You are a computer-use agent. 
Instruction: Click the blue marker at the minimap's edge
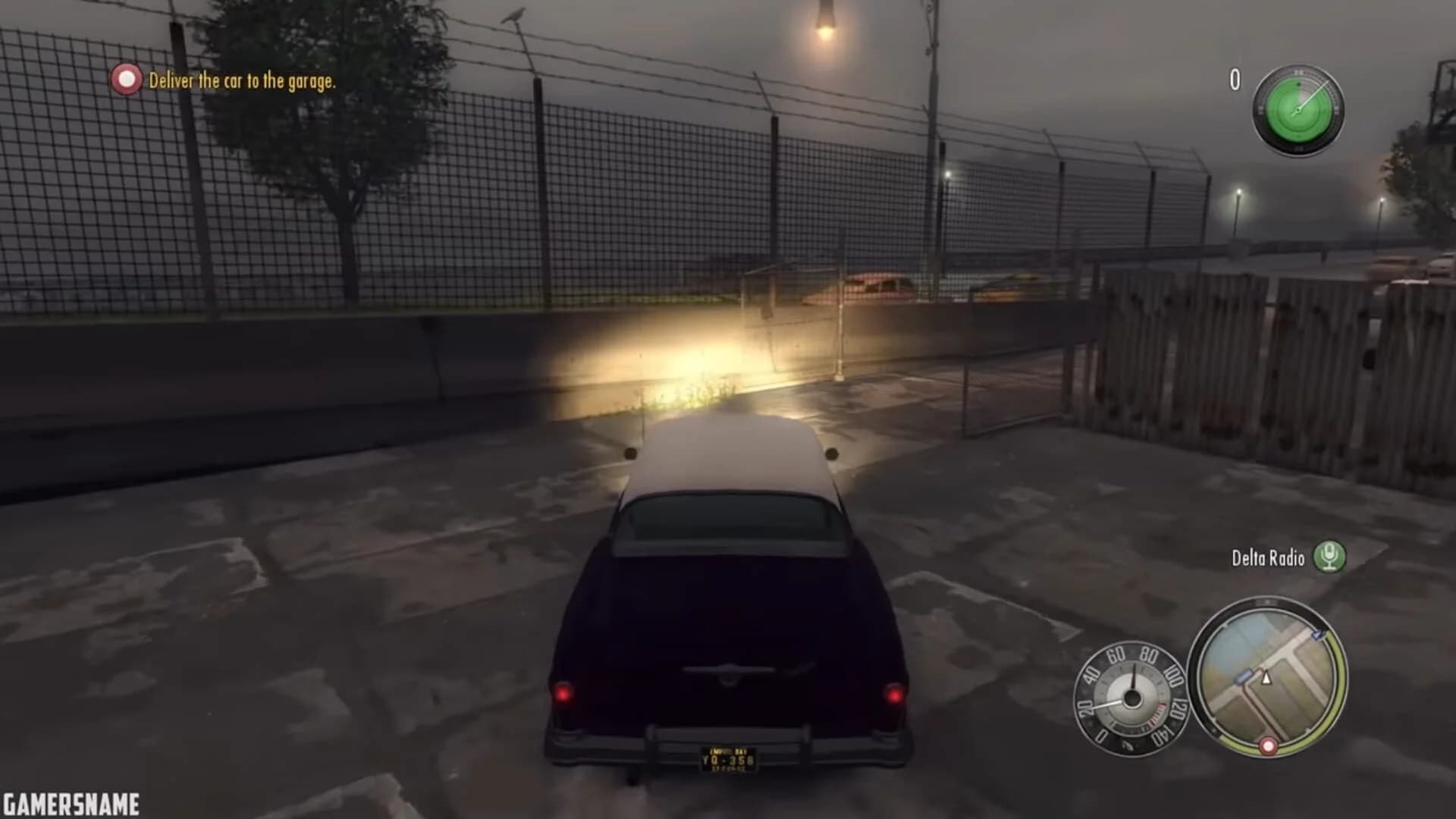coord(1317,635)
